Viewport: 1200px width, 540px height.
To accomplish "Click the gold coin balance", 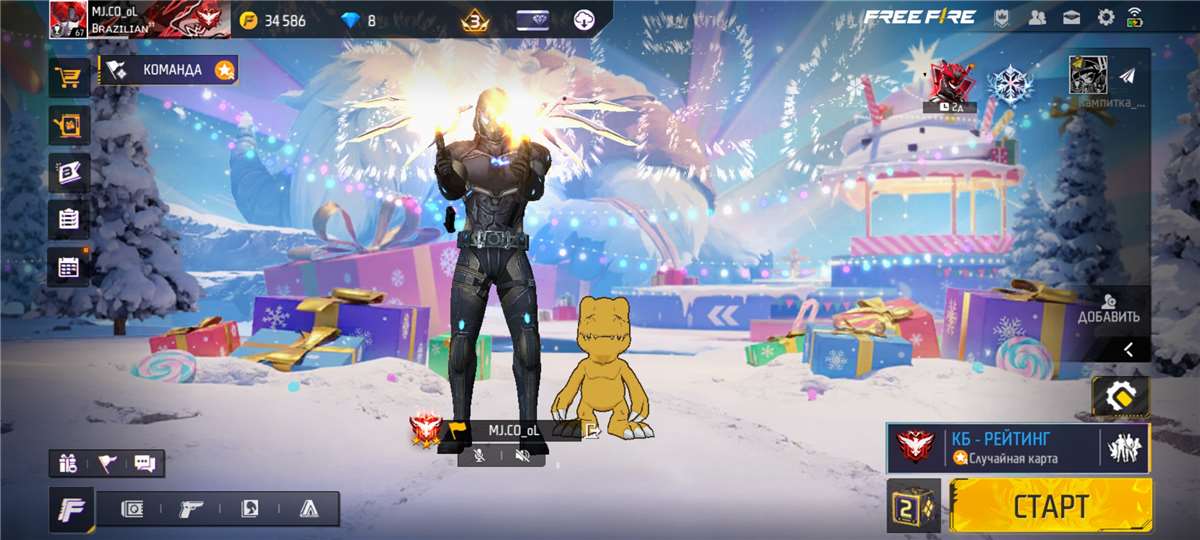I will 274,20.
